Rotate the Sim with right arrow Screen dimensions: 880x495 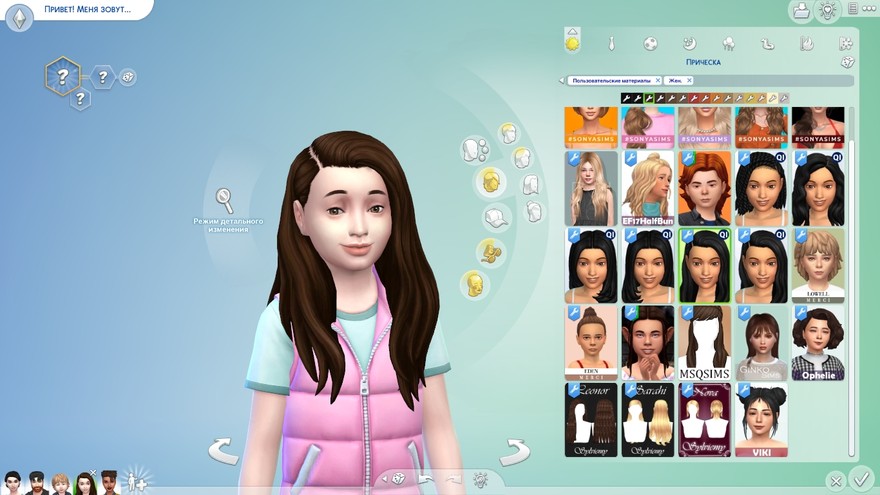pos(513,451)
